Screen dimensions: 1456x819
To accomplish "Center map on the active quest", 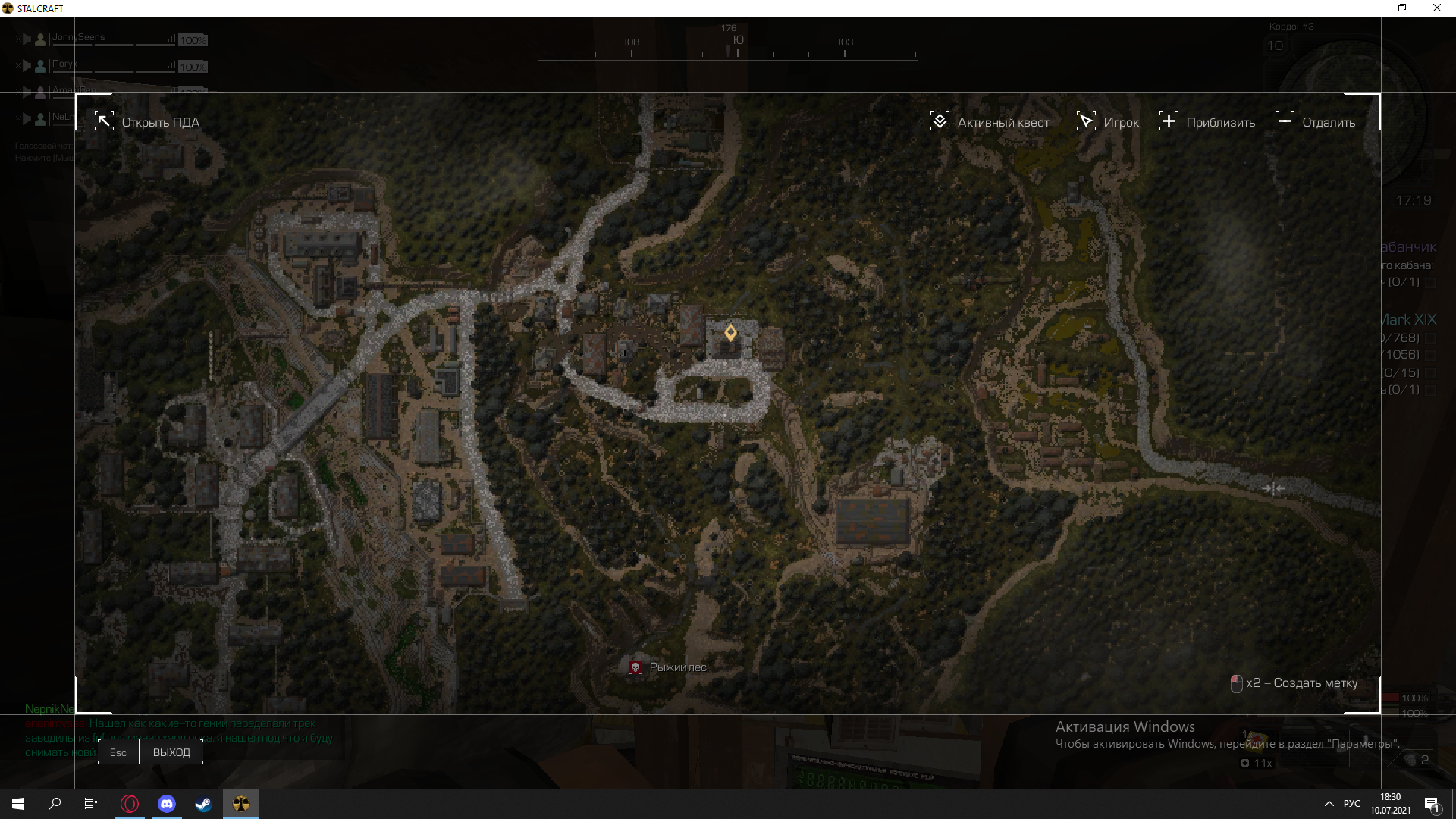I will click(990, 122).
